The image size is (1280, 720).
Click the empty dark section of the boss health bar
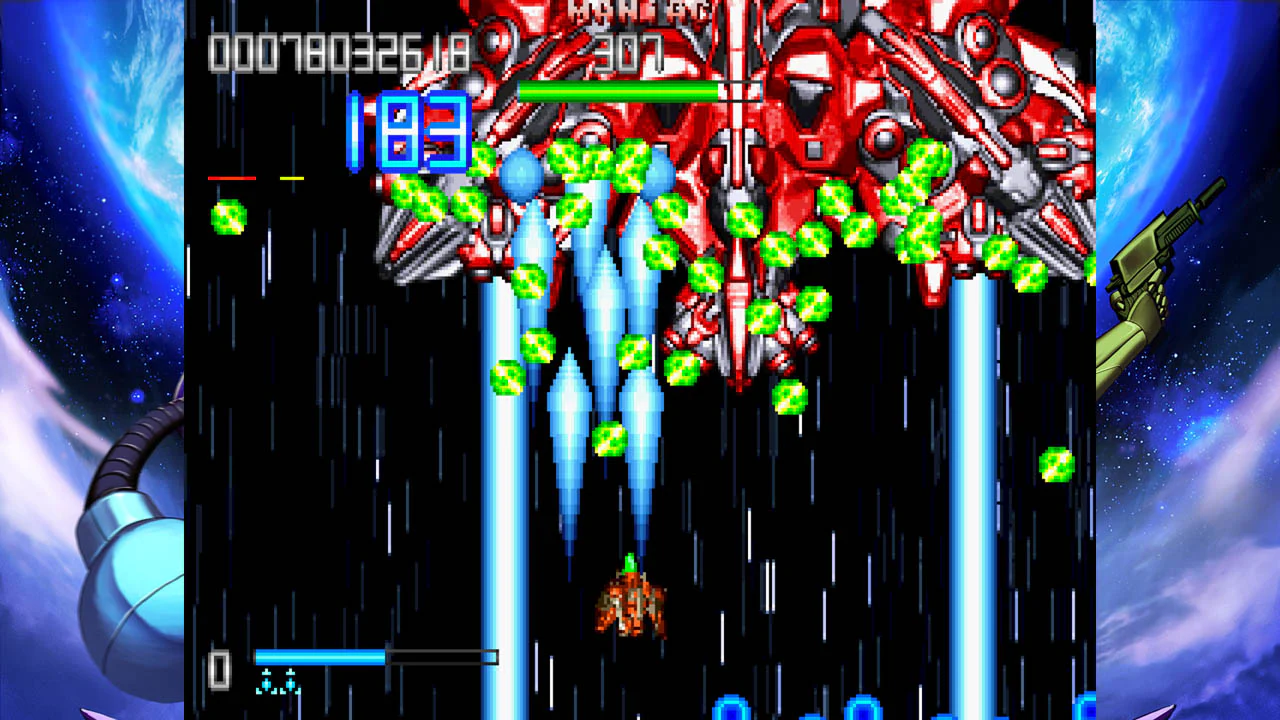740,90
